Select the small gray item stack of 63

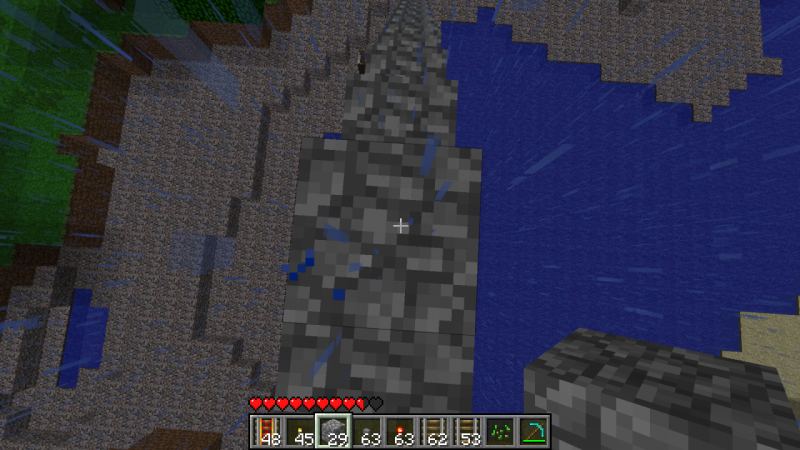(366, 431)
